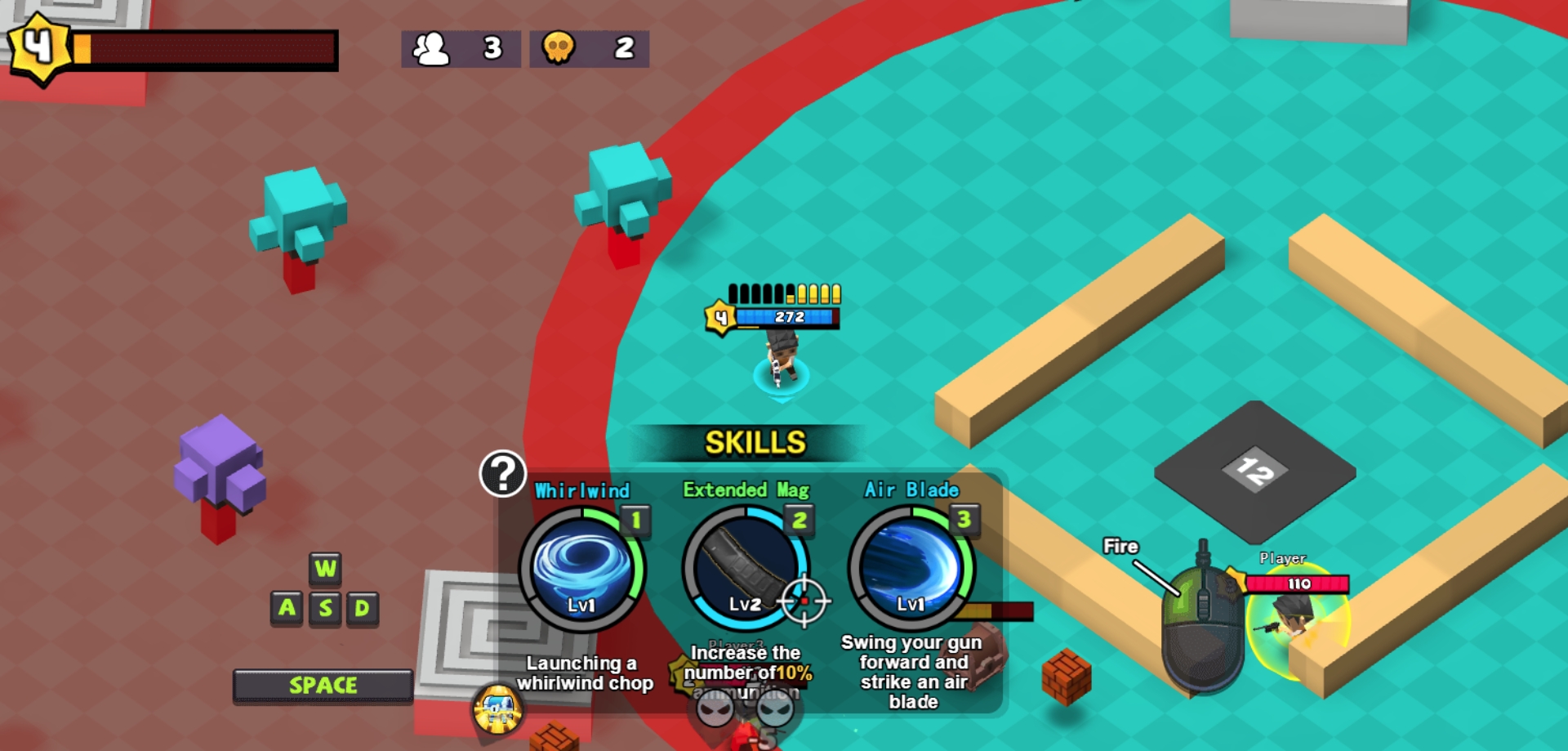Image resolution: width=1568 pixels, height=751 pixels.
Task: Pick the Air Blade skill
Action: pos(911,569)
